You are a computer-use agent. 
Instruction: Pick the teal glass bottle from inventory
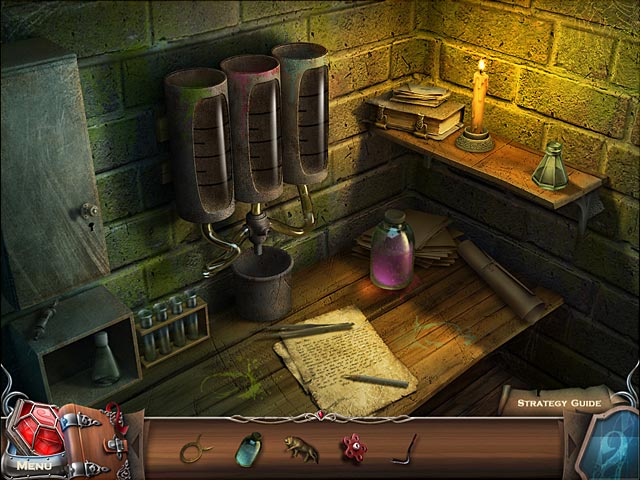[x=247, y=448]
